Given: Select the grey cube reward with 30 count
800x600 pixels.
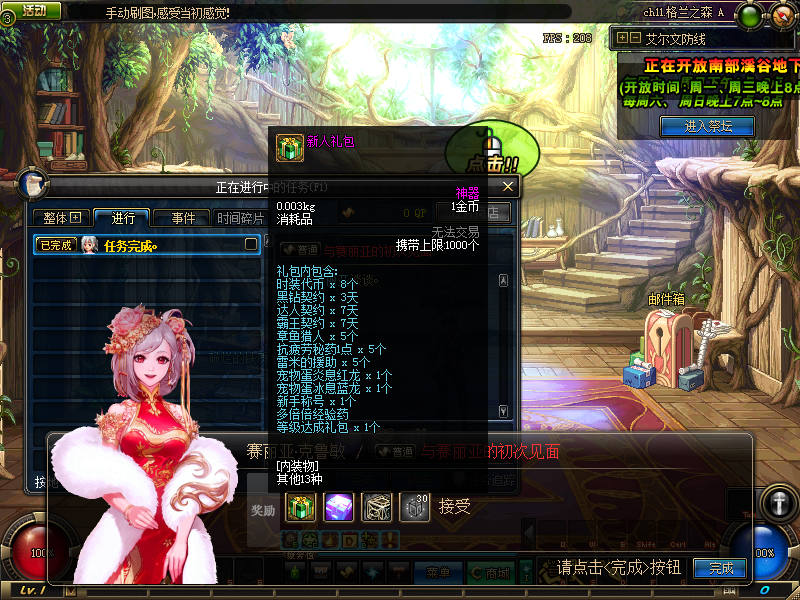Looking at the screenshot, I should [x=415, y=507].
